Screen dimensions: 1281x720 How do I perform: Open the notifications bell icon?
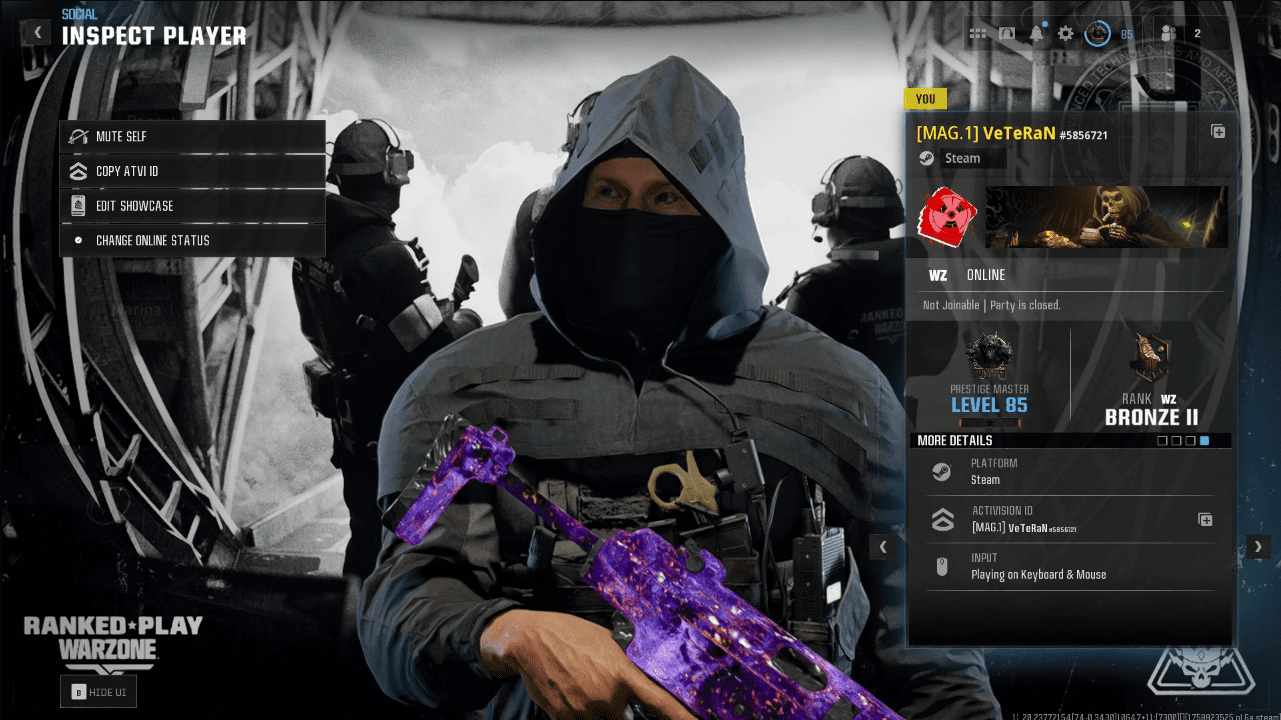coord(1035,32)
